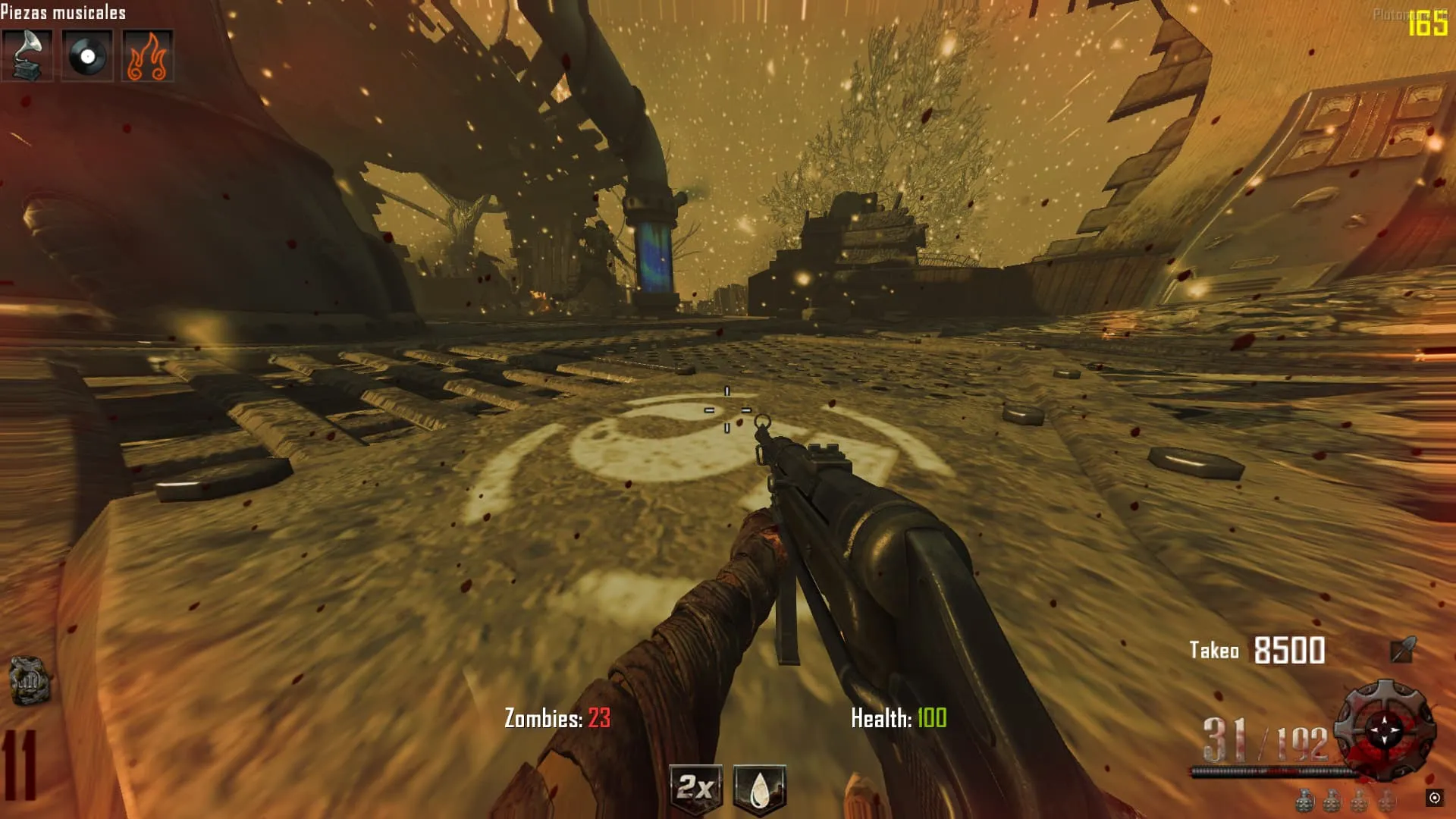Click the white droplet power-up icon
This screenshot has width=1456, height=819.
tap(759, 790)
